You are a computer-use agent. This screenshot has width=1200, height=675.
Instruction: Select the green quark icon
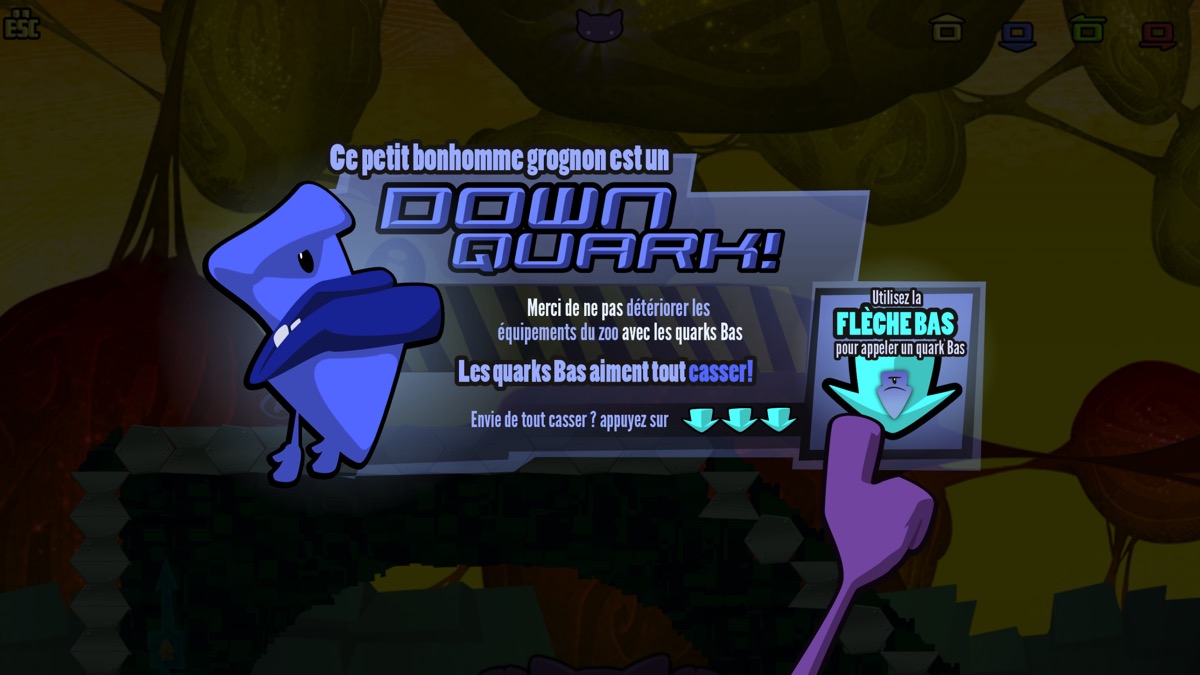tap(1087, 30)
